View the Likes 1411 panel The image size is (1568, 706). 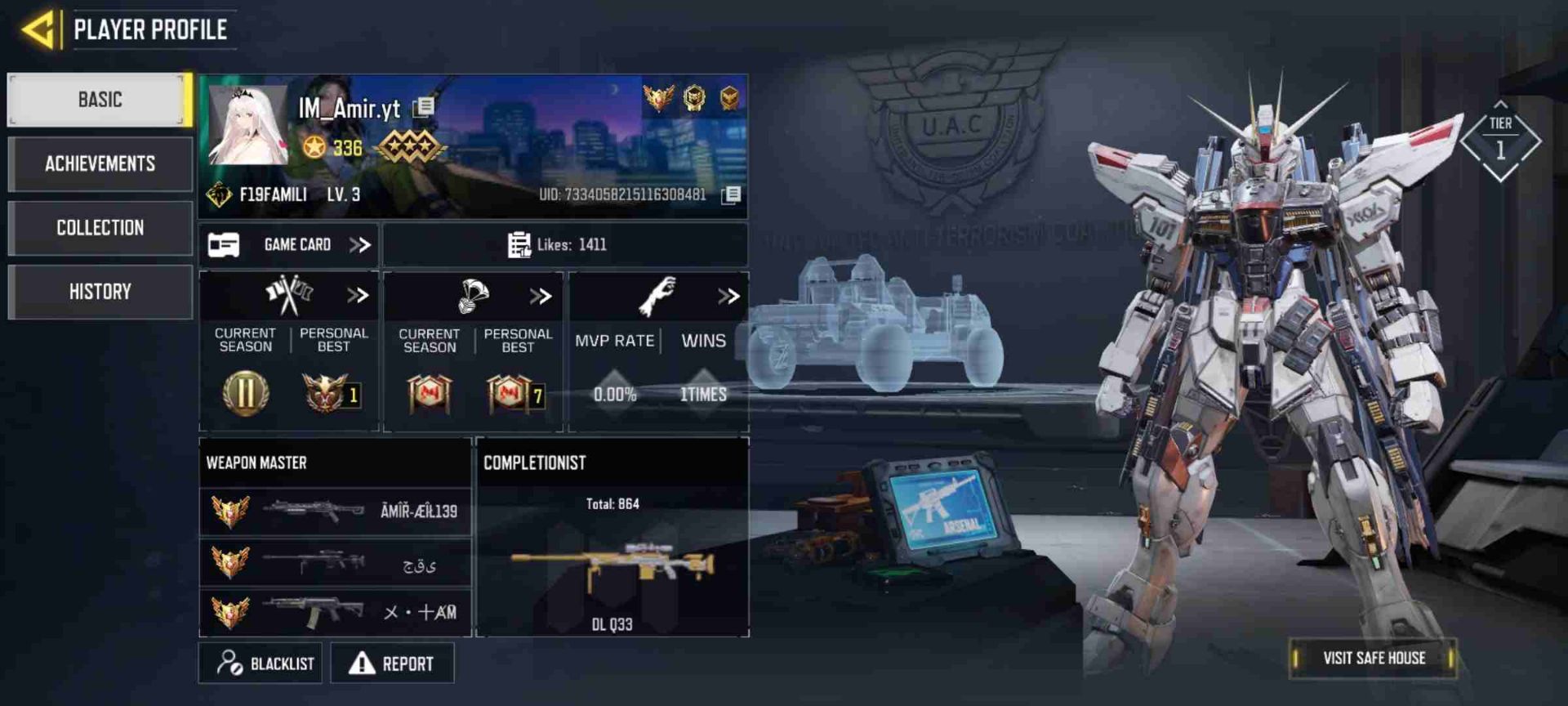[x=564, y=244]
